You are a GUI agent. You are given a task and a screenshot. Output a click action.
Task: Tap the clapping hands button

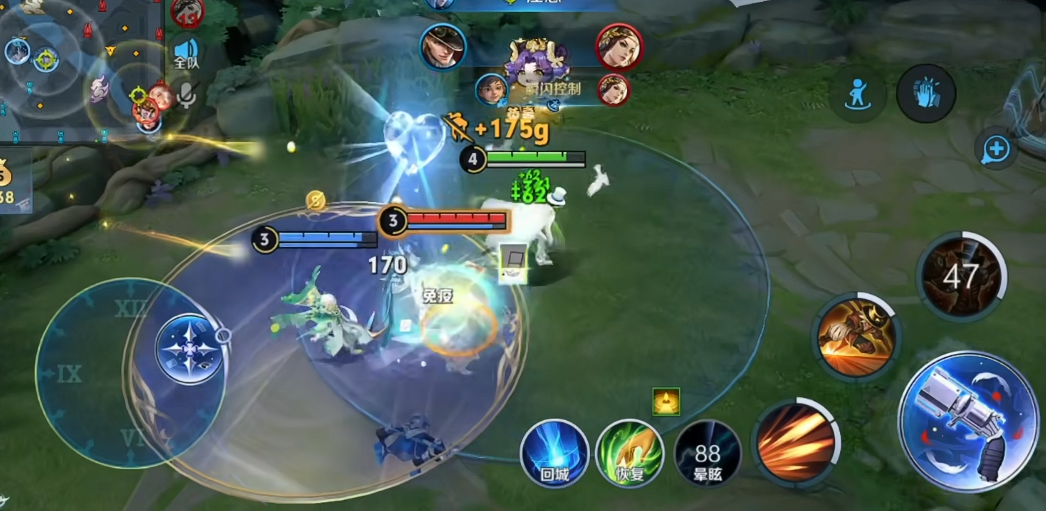point(925,93)
